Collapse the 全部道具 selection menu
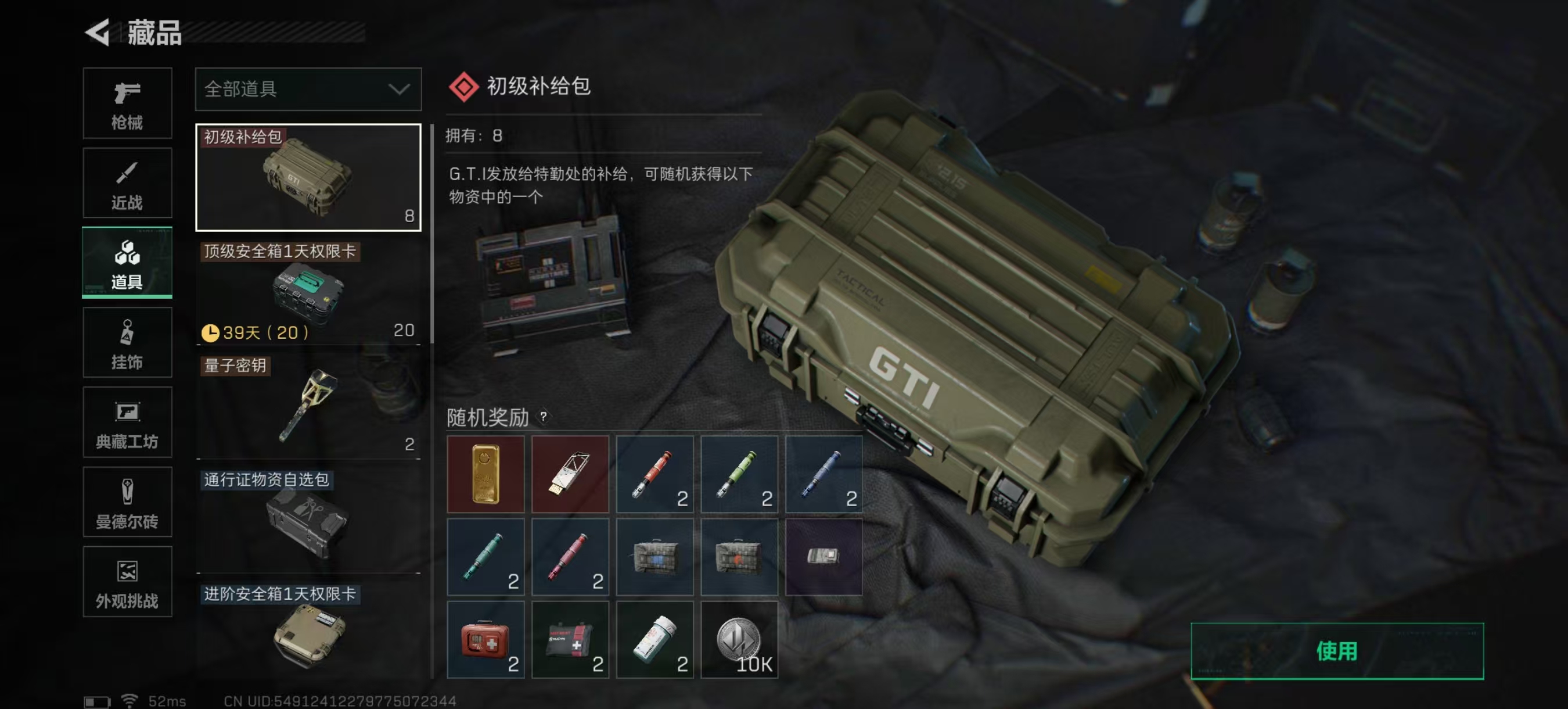Image resolution: width=1568 pixels, height=709 pixels. [307, 89]
